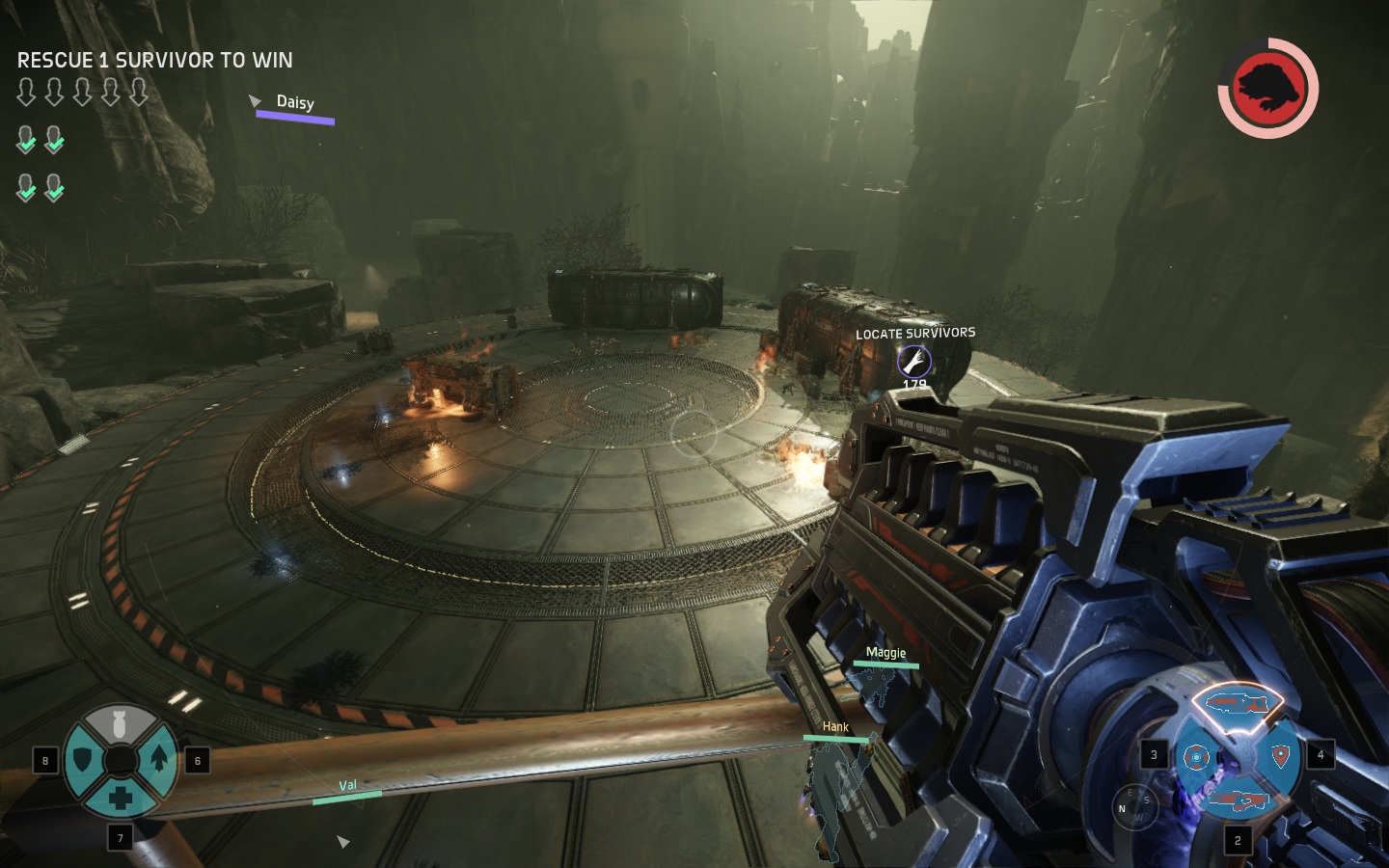This screenshot has width=1389, height=868.
Task: Select teammate Hank's nameplate
Action: (x=835, y=727)
